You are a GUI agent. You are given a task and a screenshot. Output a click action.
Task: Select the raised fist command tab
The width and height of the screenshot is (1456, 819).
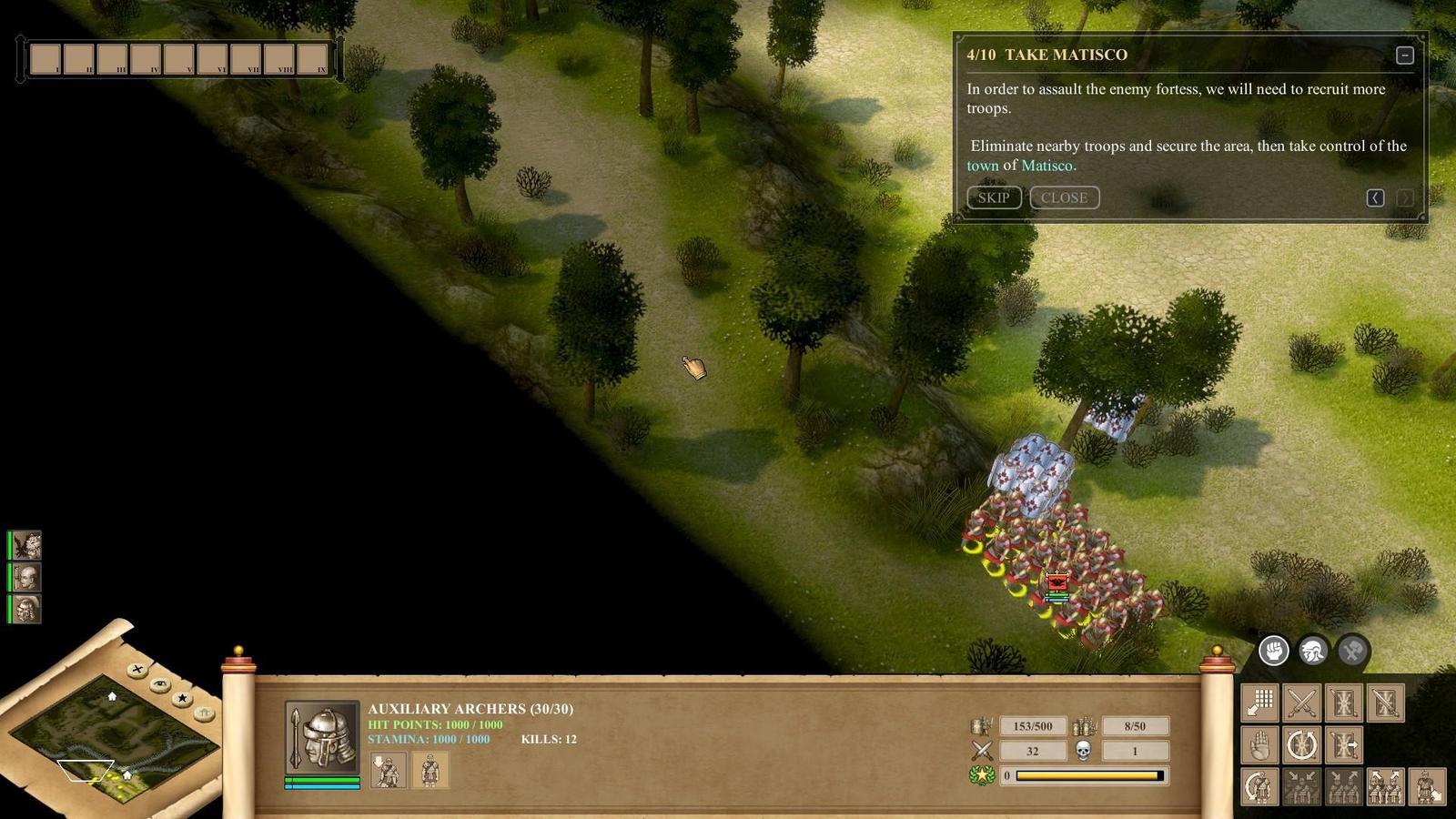(x=1273, y=650)
